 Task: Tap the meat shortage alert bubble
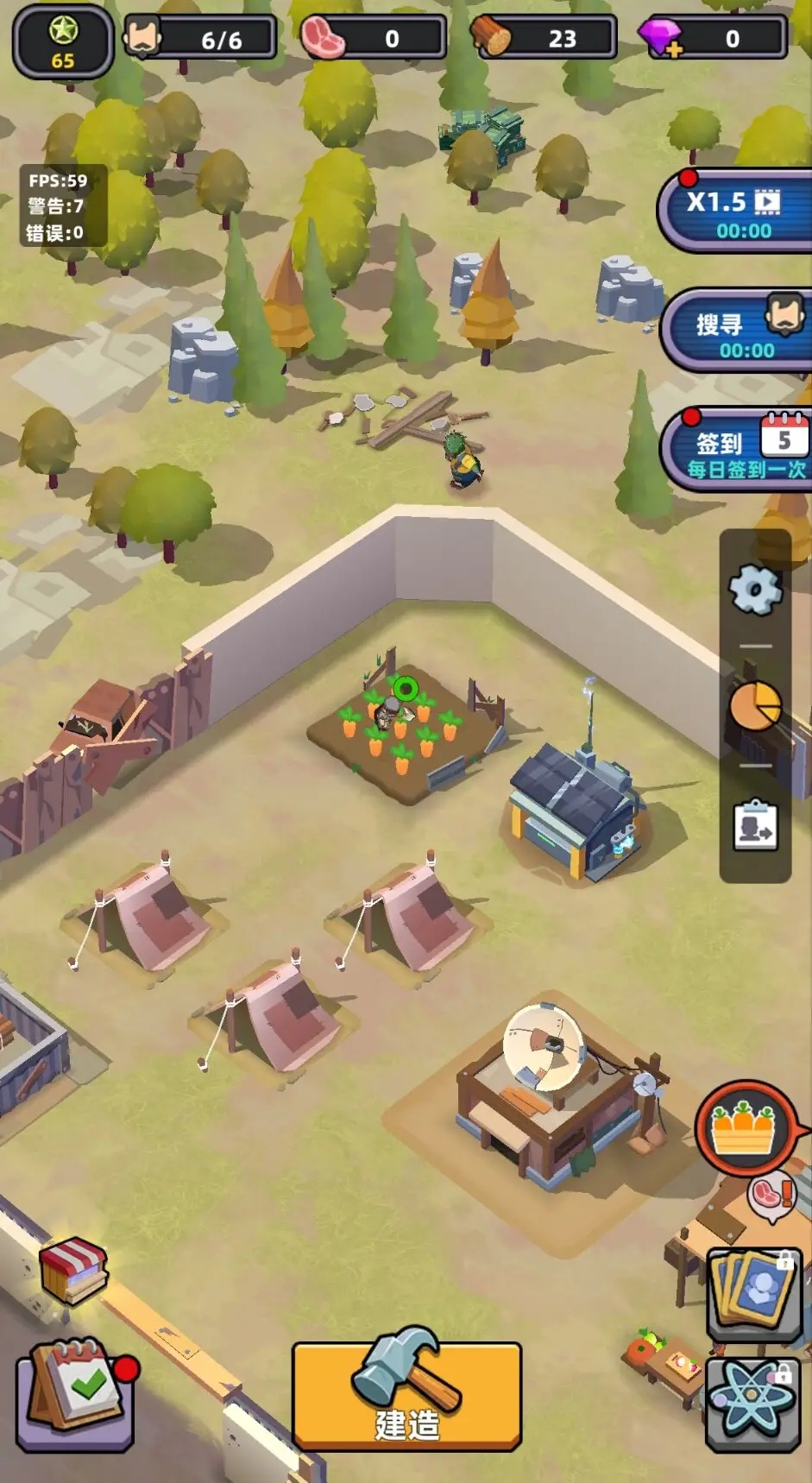771,1196
